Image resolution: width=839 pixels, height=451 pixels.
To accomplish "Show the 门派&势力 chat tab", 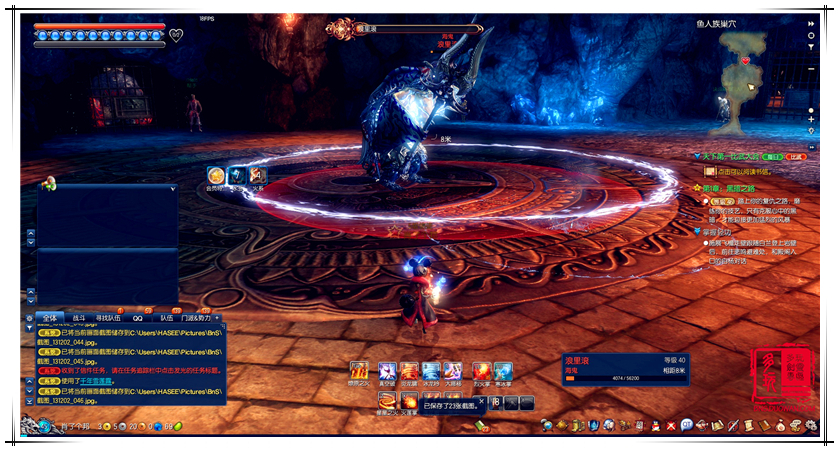I will [195, 318].
